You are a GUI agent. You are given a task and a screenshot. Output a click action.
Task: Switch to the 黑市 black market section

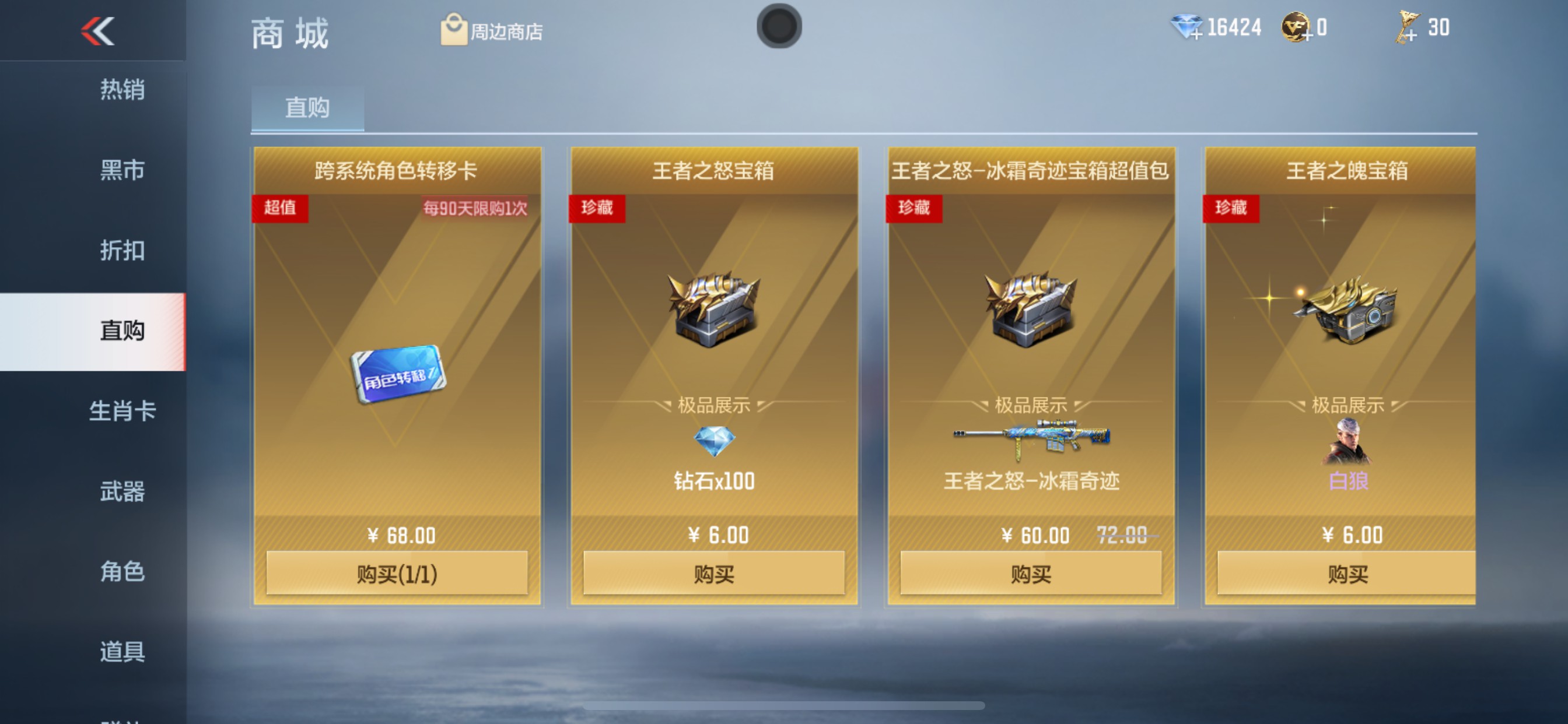122,170
